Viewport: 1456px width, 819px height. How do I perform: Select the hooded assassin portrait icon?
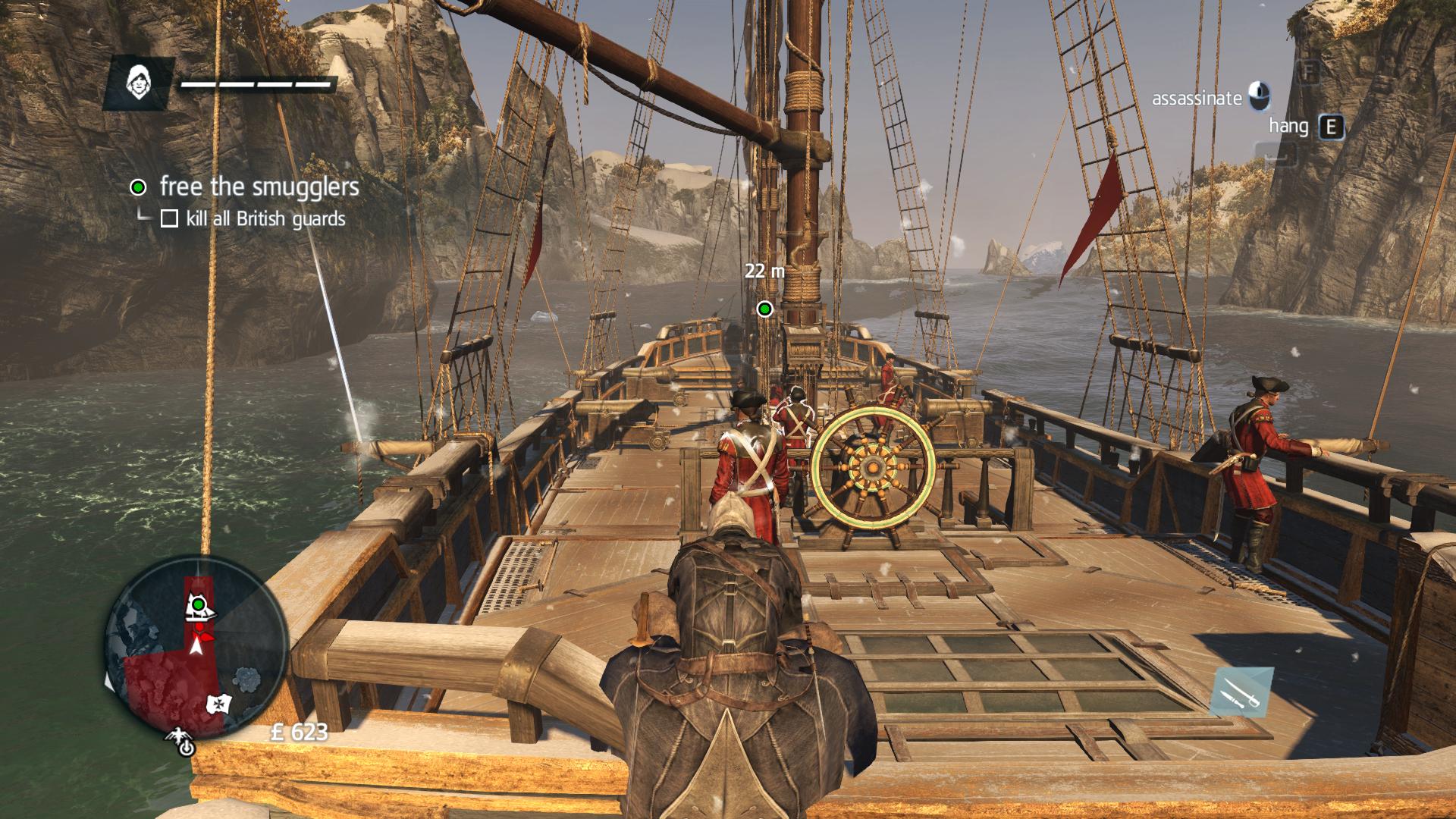click(138, 83)
